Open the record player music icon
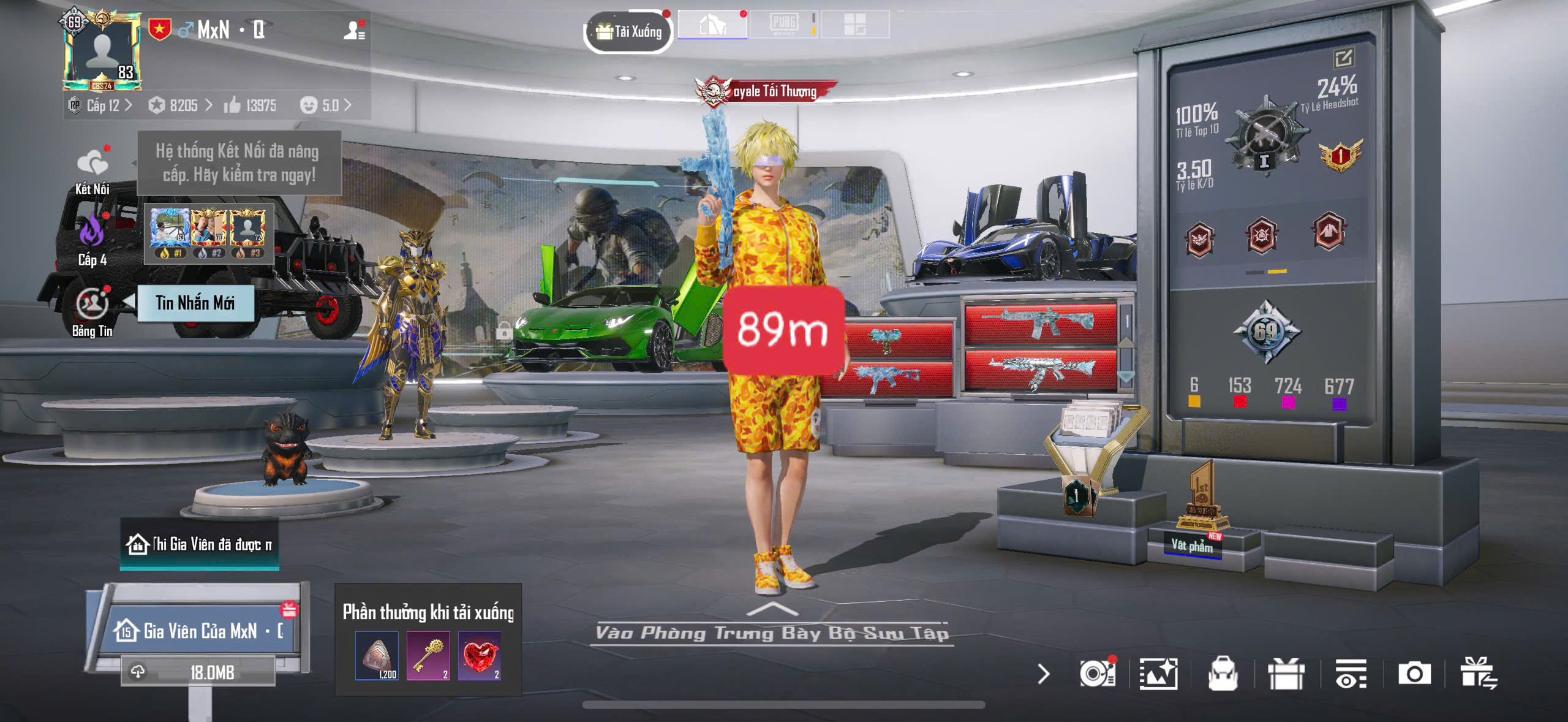The height and width of the screenshot is (722, 1568). [1096, 674]
